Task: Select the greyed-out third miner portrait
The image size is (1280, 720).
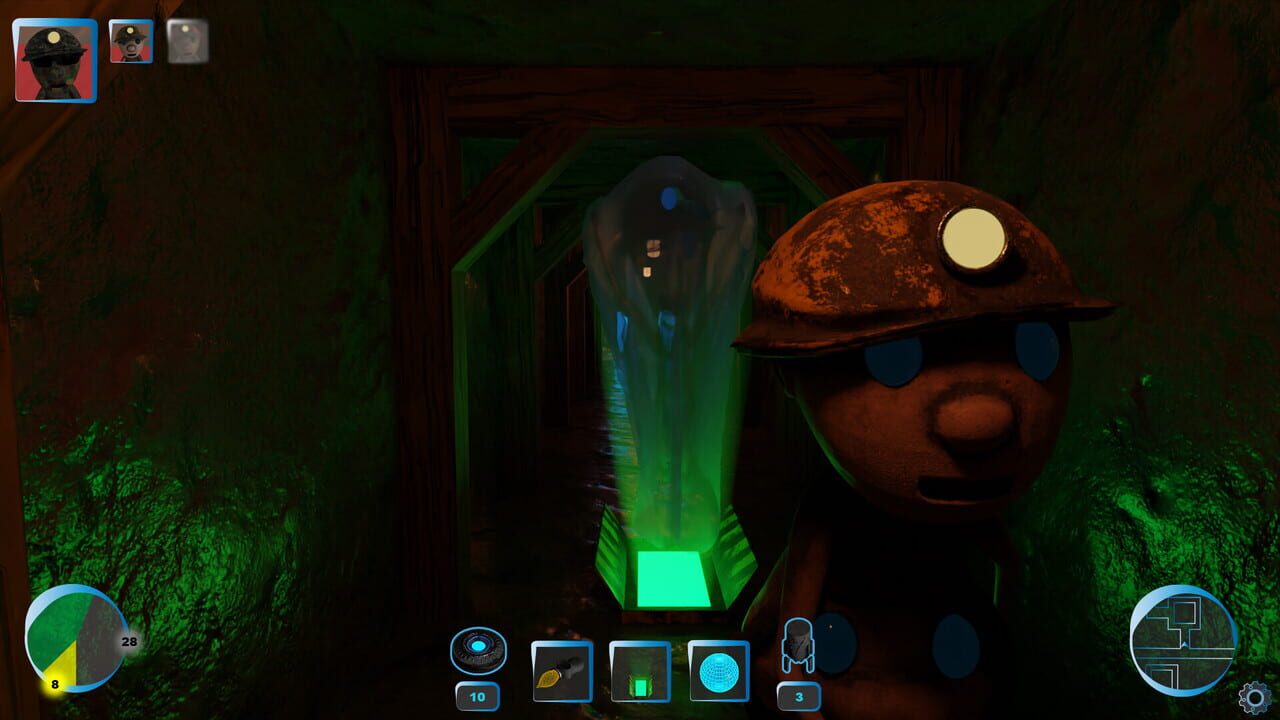Action: coord(185,42)
